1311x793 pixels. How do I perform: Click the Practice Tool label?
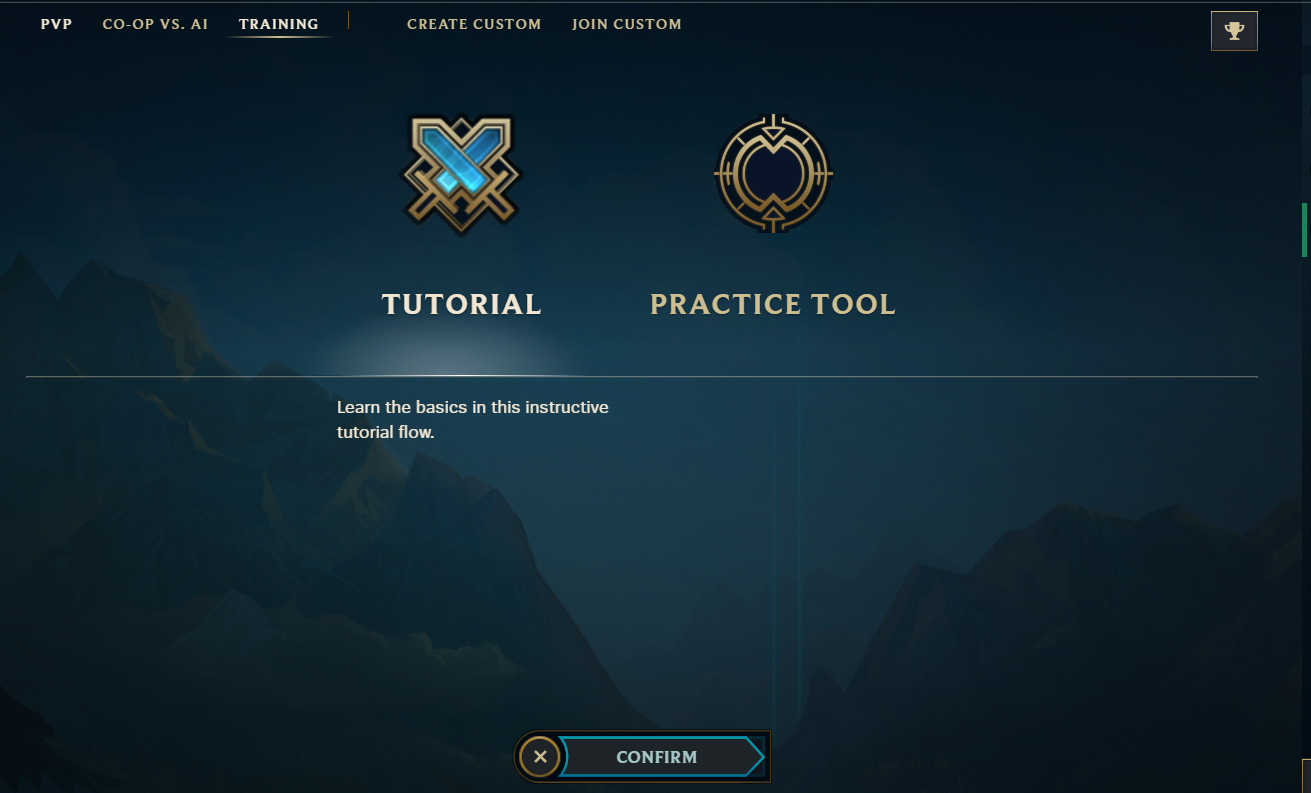click(772, 304)
